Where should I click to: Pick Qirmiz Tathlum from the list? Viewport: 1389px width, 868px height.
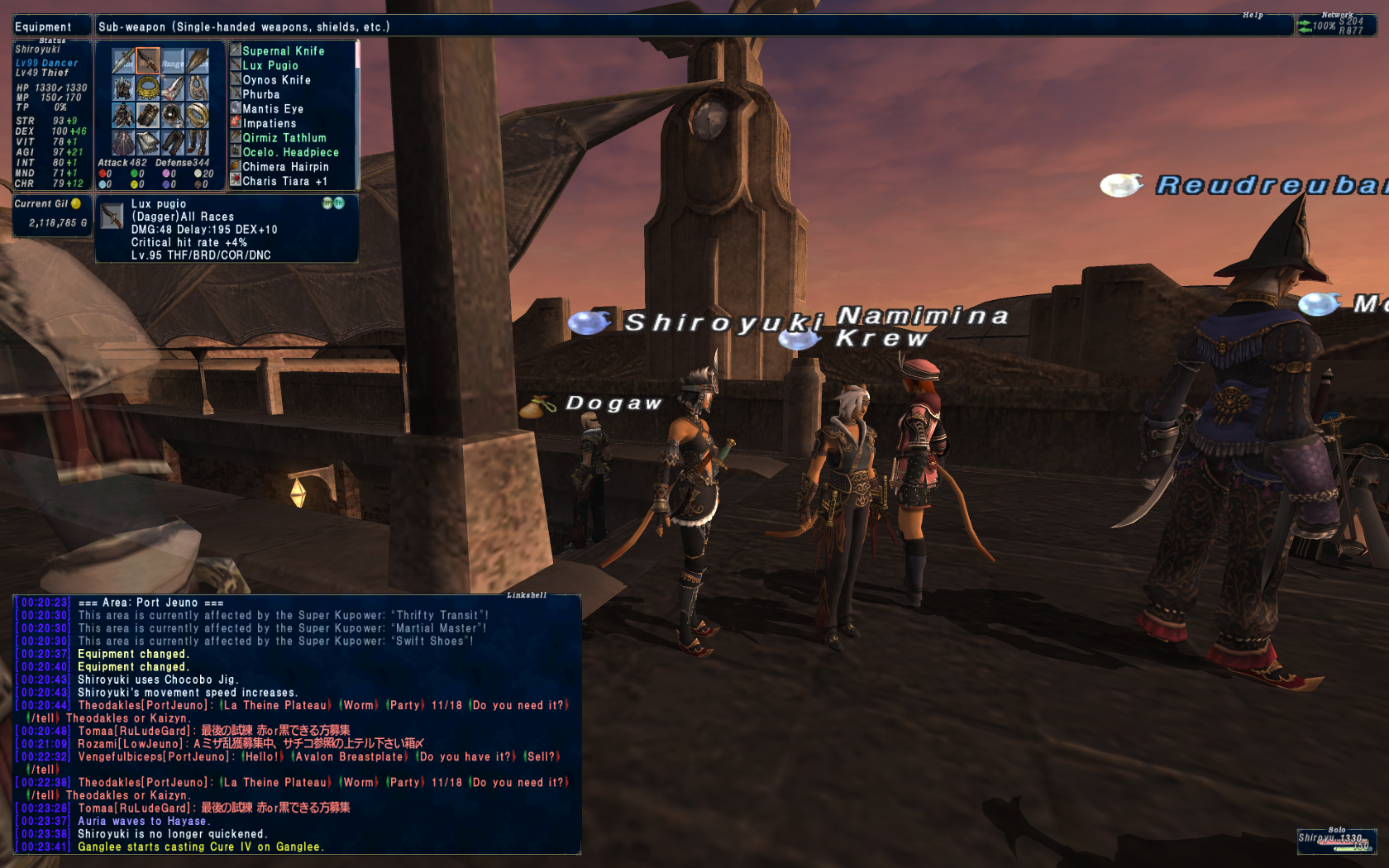click(284, 138)
